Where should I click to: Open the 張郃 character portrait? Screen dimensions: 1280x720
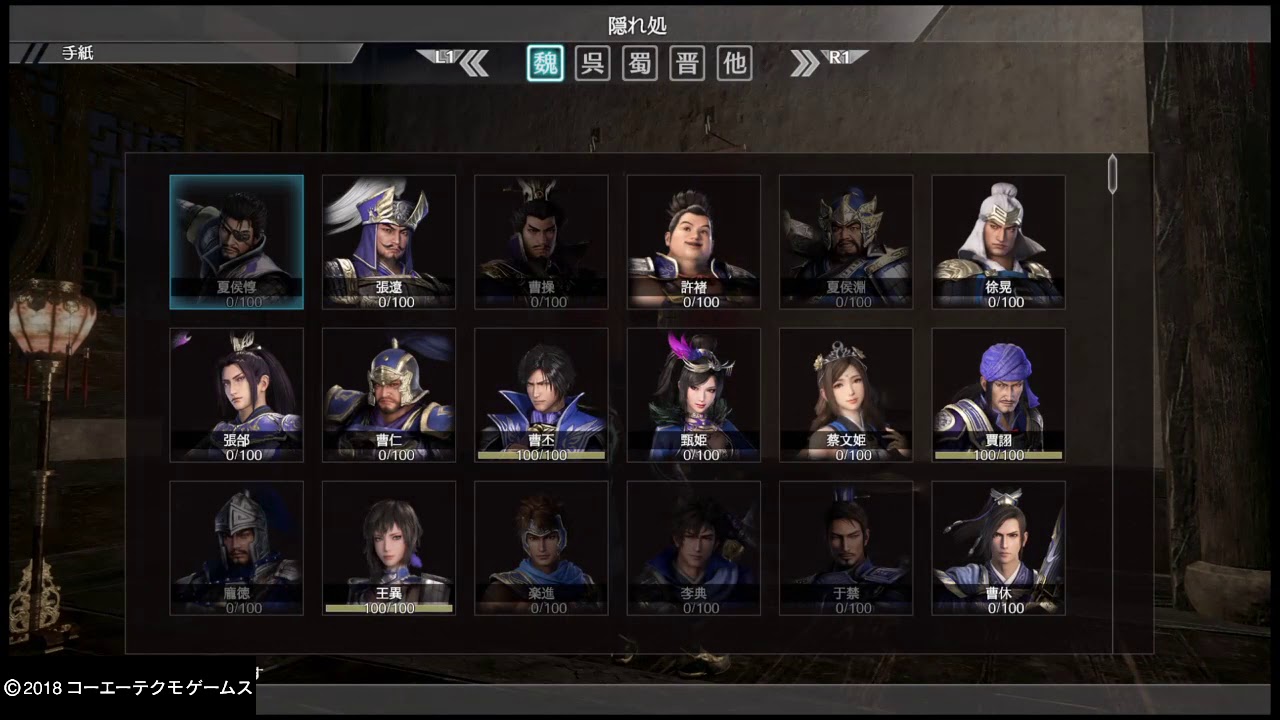pos(237,395)
